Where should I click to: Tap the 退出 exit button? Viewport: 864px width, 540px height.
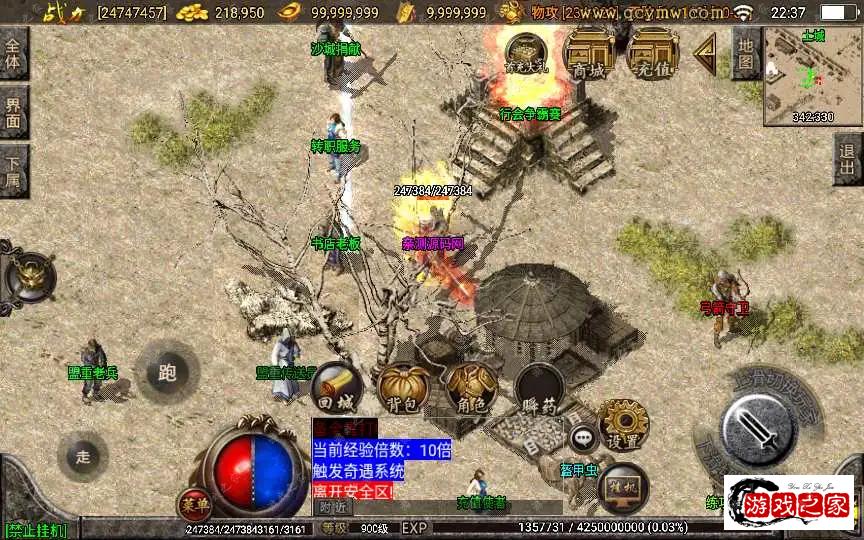848,159
